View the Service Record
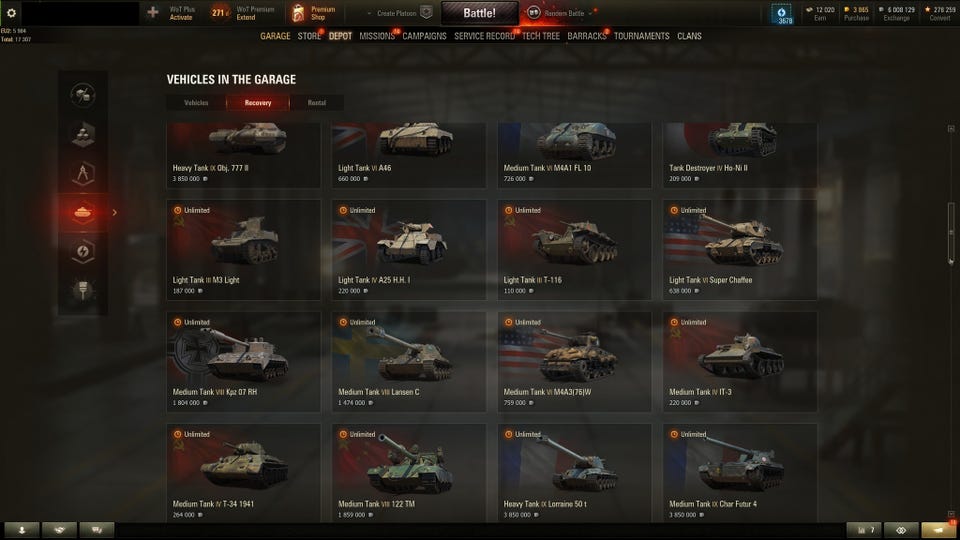 (x=484, y=36)
